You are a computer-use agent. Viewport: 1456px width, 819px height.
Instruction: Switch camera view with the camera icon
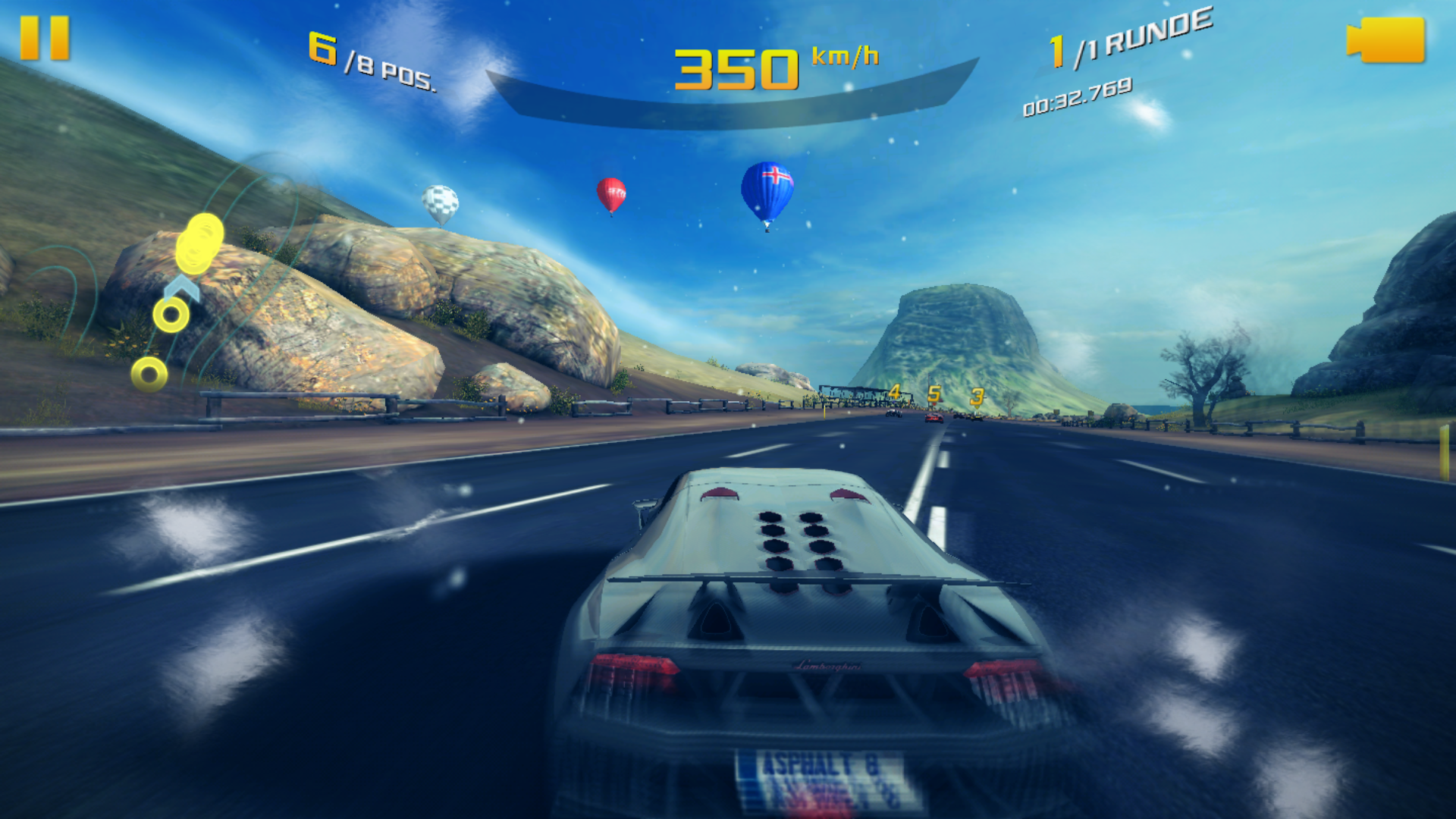(1385, 40)
